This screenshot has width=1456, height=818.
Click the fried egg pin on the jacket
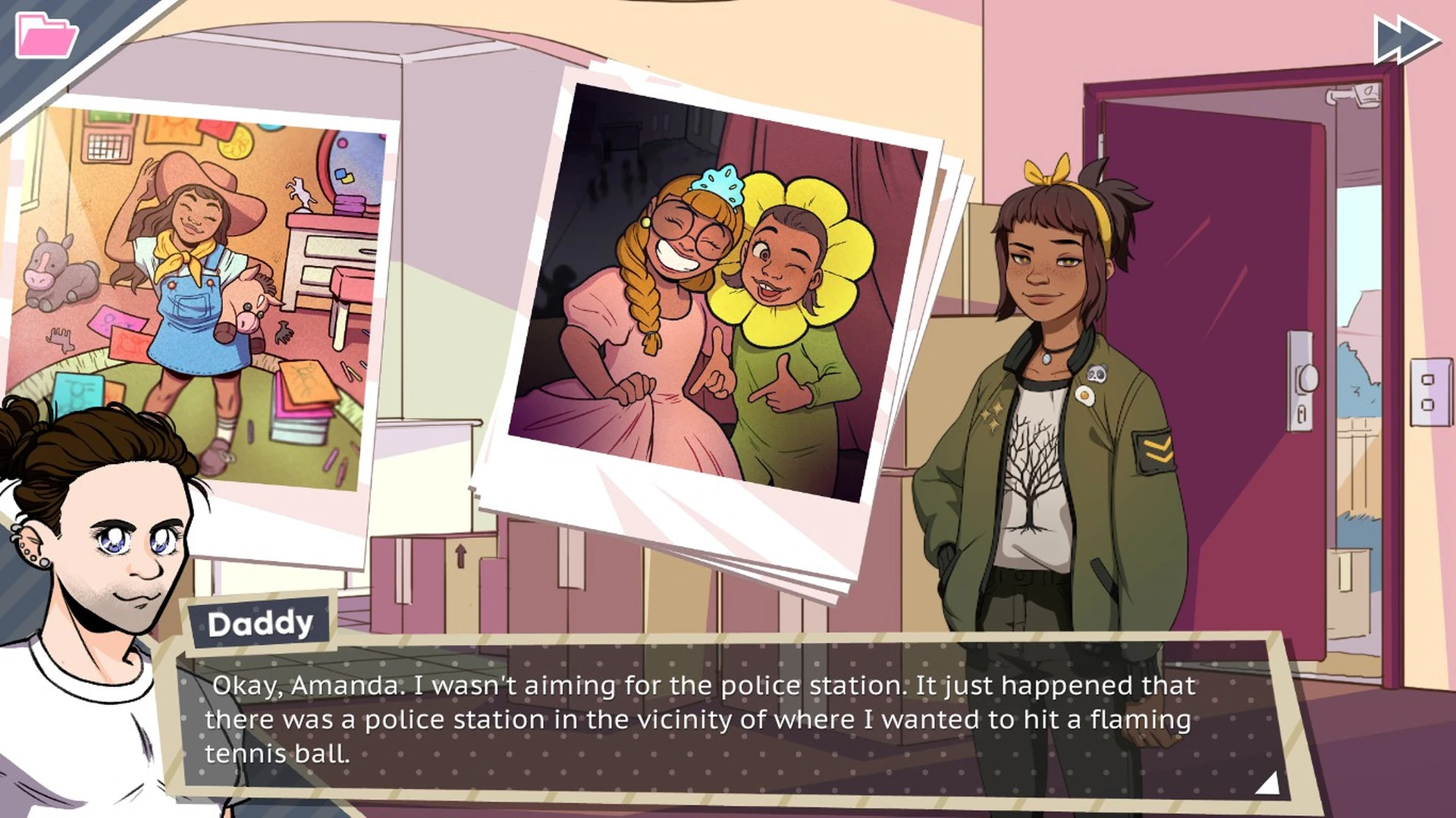click(1084, 396)
